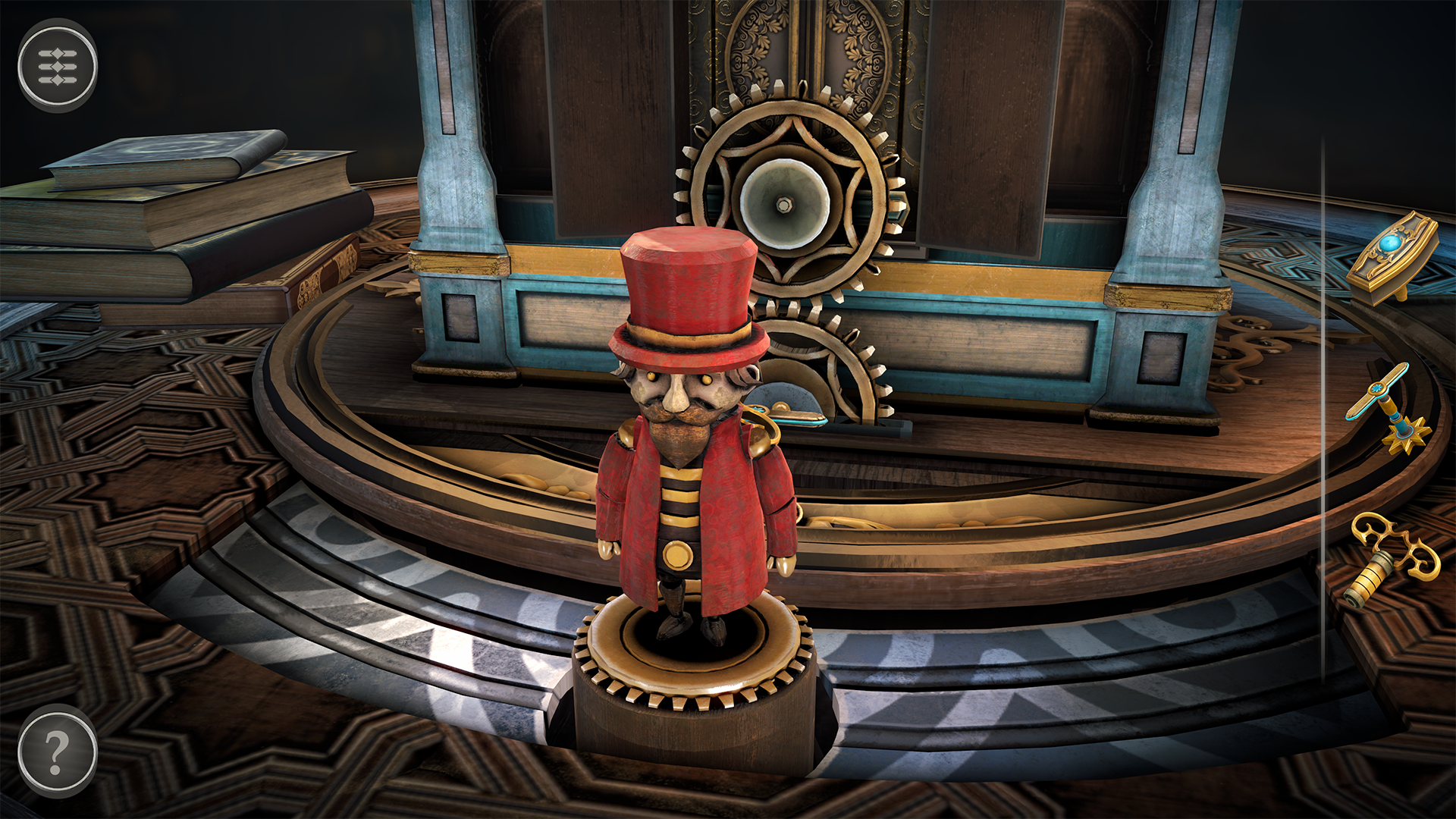Tap the red top hat on the figurine
Screen dimensions: 1456x819
686,288
